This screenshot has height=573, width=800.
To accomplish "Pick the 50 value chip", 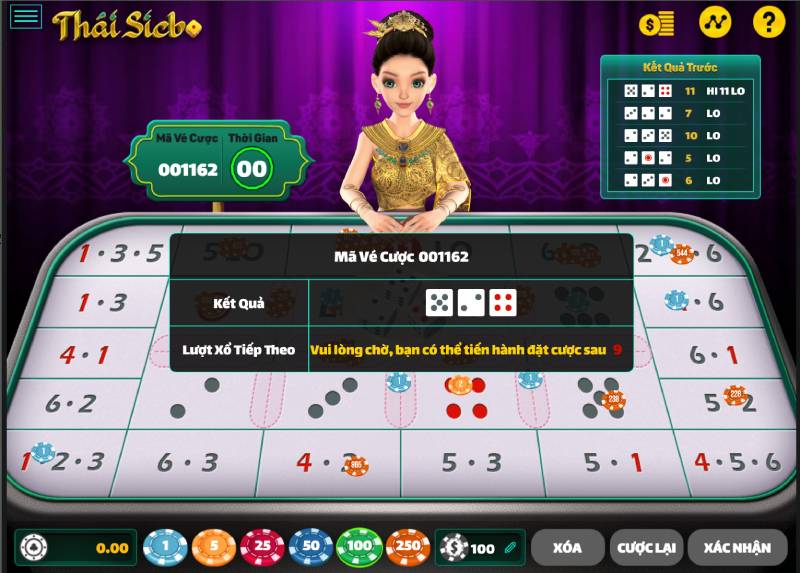I will [311, 547].
